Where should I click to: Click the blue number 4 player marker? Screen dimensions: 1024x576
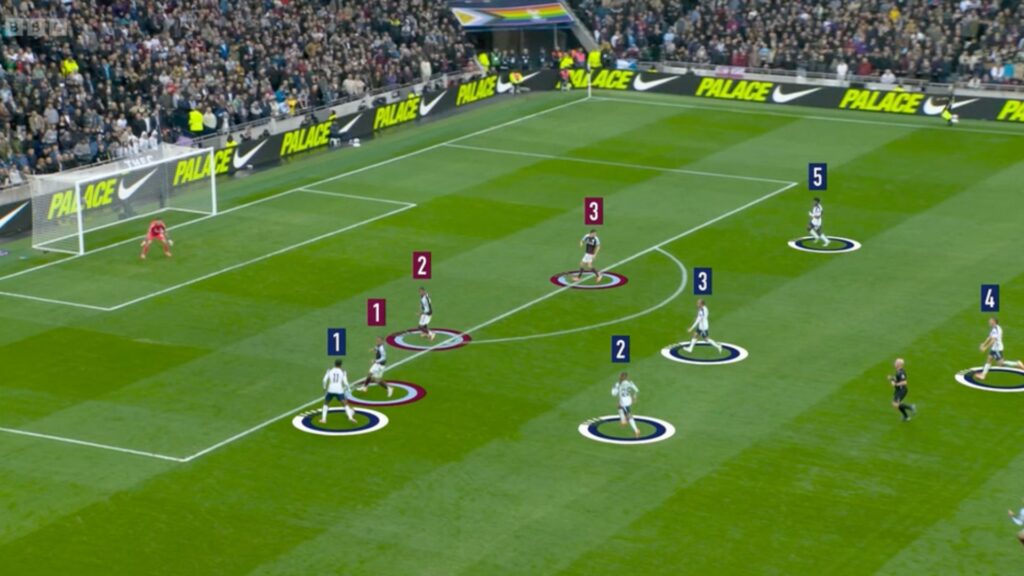point(989,298)
